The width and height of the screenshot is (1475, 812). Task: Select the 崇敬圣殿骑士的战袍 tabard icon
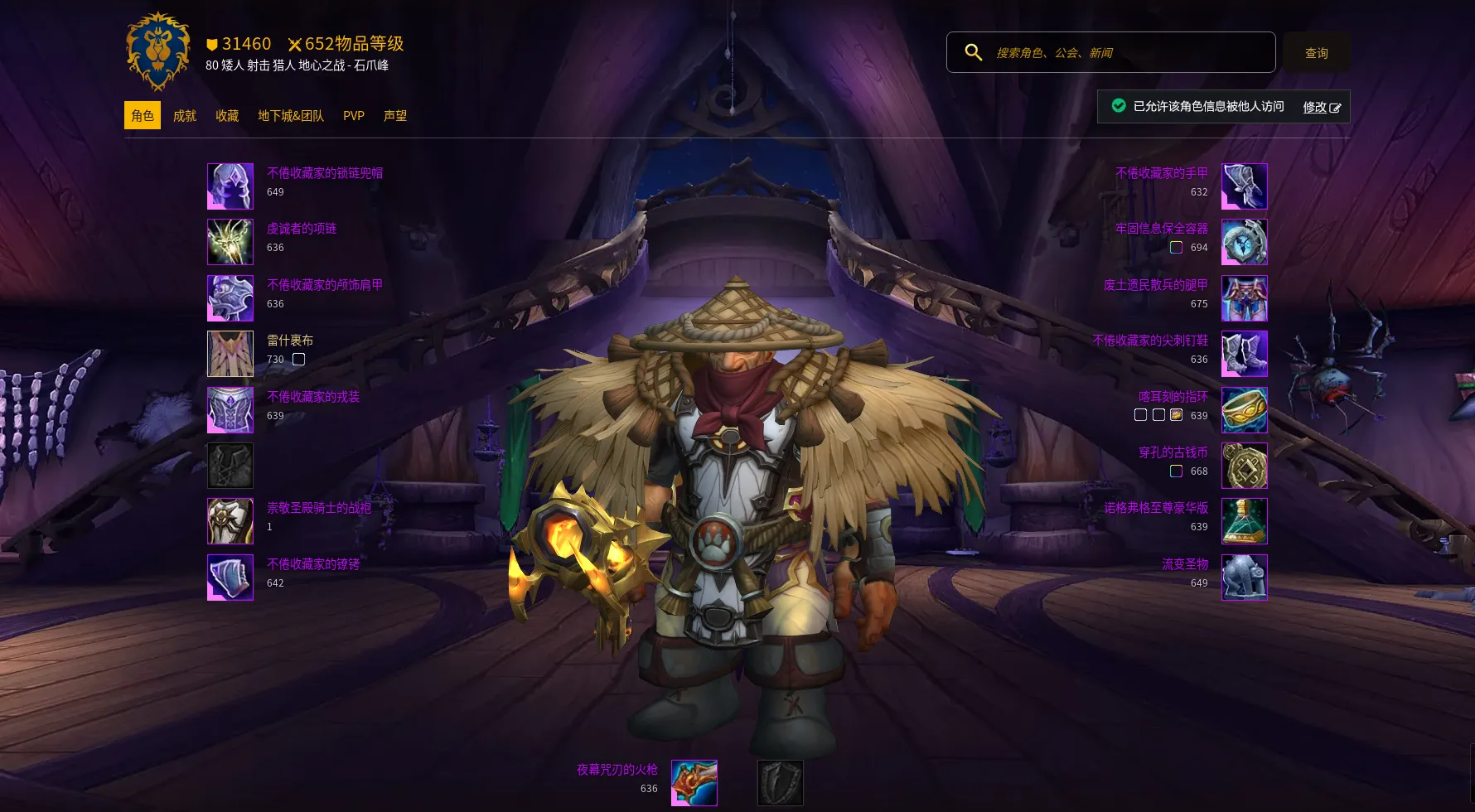tap(230, 521)
